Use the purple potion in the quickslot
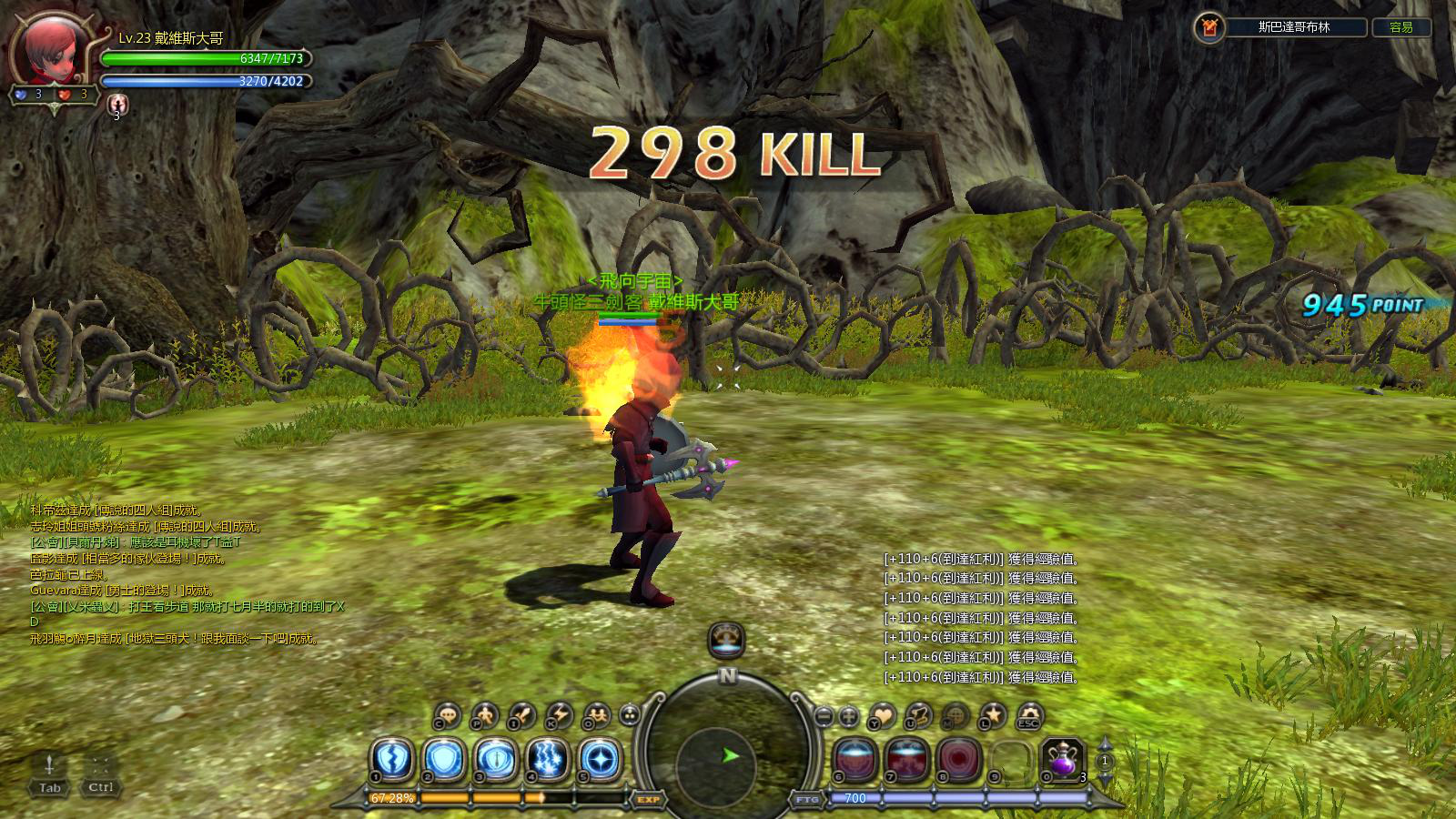 pyautogui.click(x=1062, y=759)
